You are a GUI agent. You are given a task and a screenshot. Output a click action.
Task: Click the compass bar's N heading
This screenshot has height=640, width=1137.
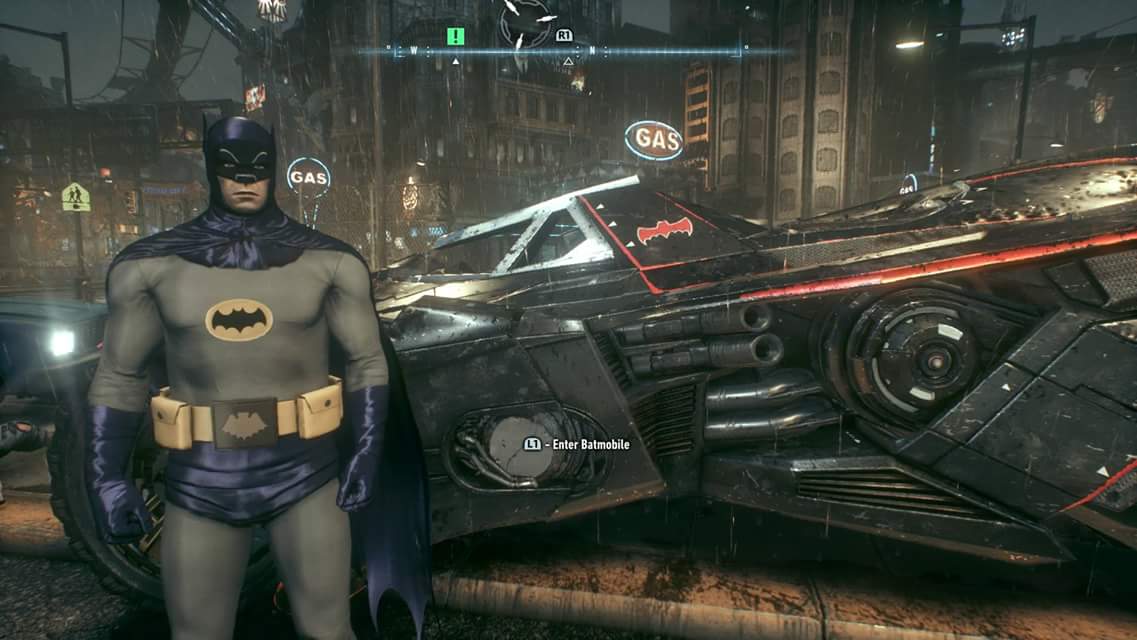pyautogui.click(x=592, y=51)
